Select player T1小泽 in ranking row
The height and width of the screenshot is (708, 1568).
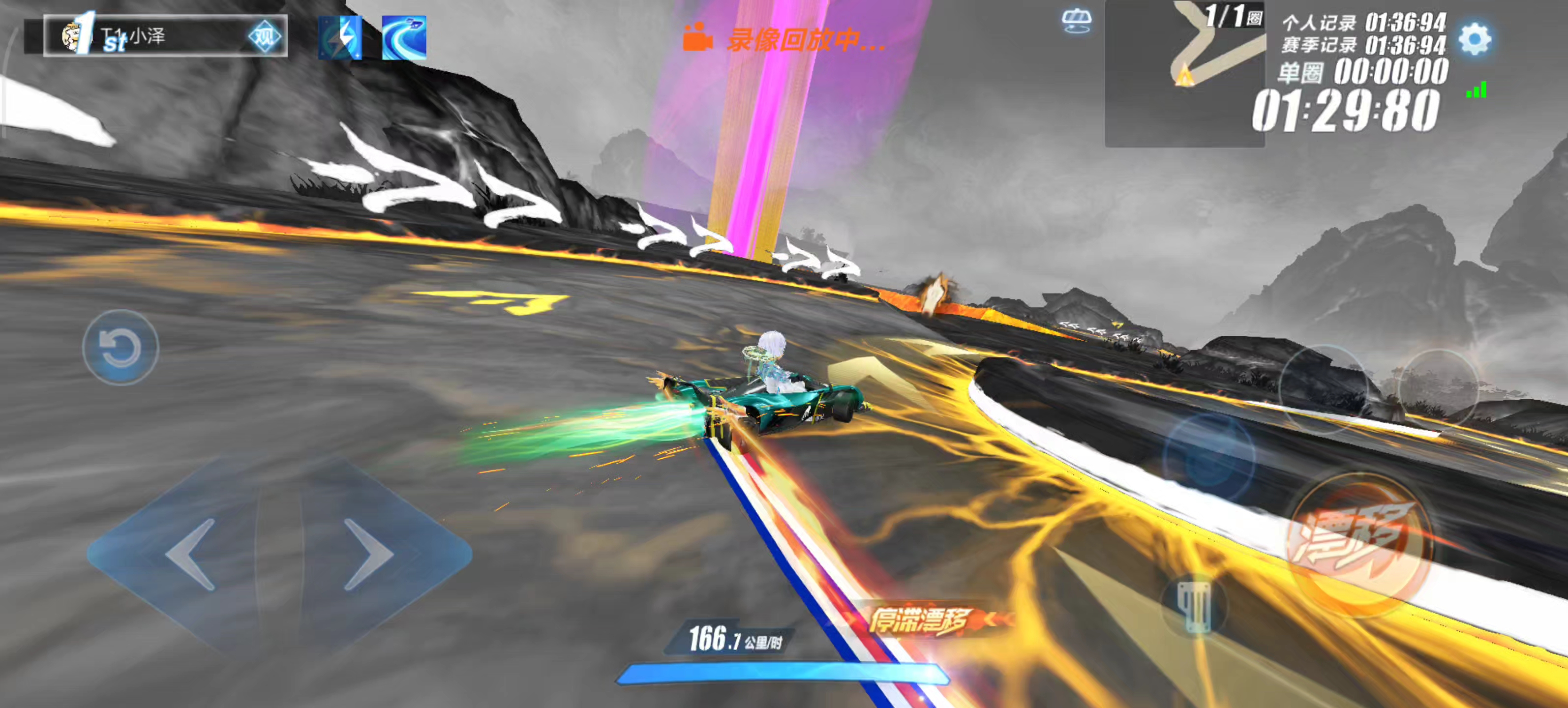click(x=152, y=36)
